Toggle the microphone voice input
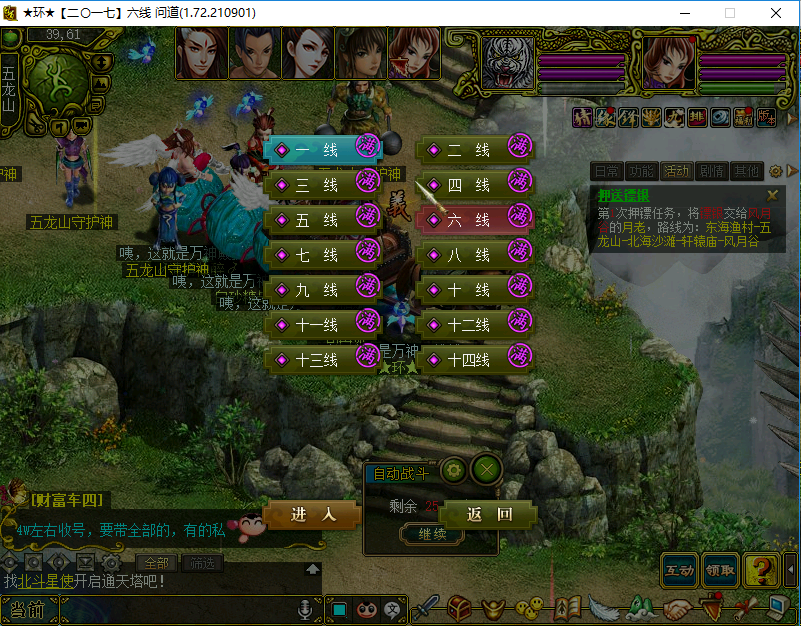This screenshot has height=626, width=801. pyautogui.click(x=306, y=609)
